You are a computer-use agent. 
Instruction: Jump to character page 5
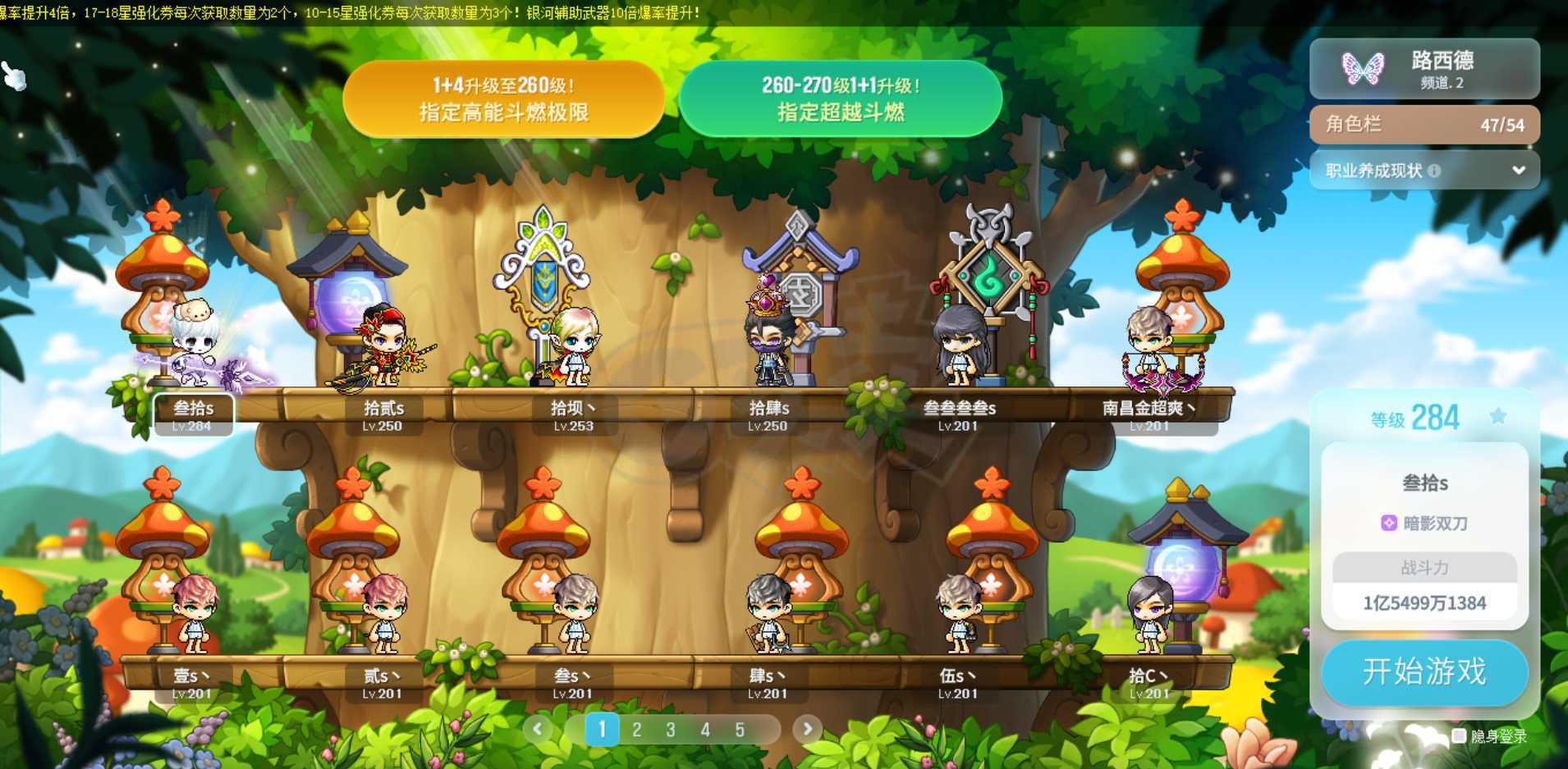740,730
